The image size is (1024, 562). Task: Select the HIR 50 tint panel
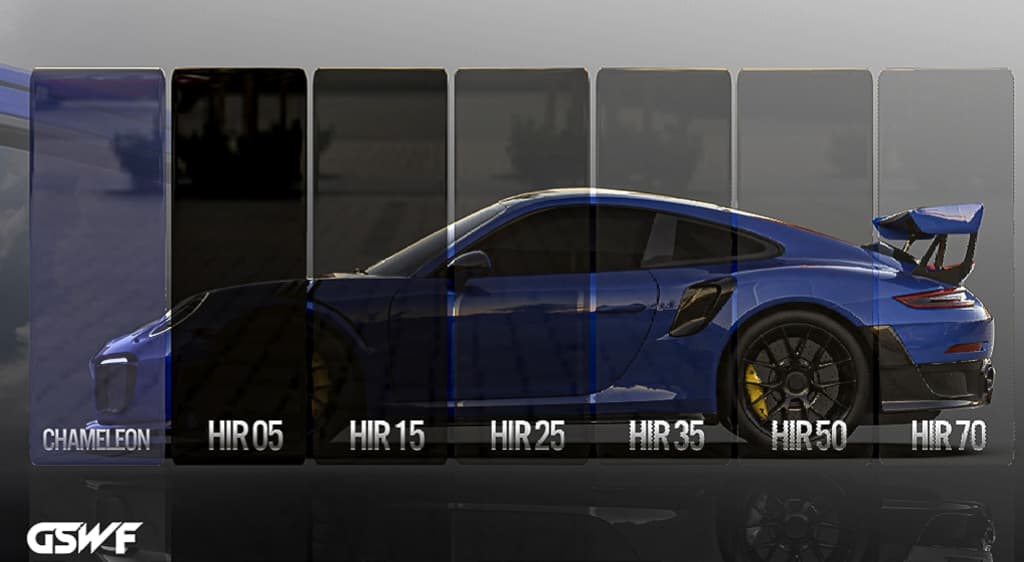pyautogui.click(x=804, y=265)
